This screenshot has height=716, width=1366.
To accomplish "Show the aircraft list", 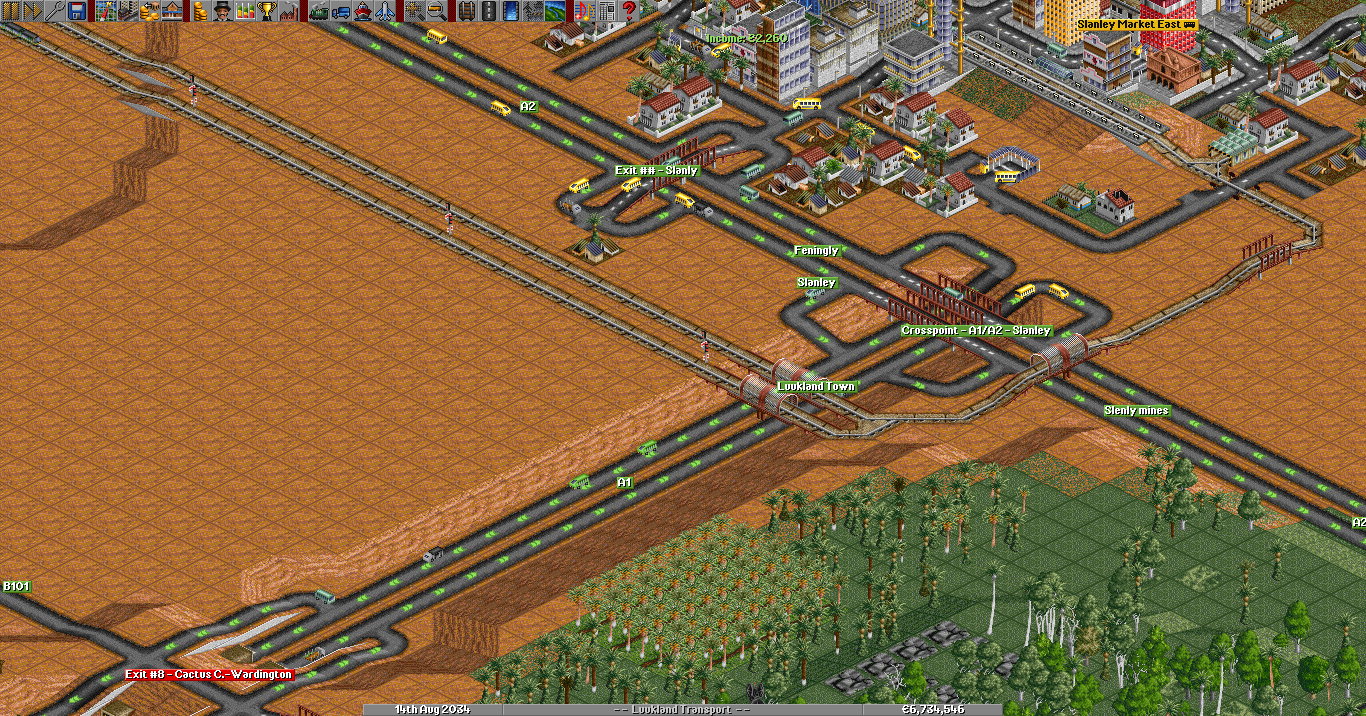I will 385,11.
